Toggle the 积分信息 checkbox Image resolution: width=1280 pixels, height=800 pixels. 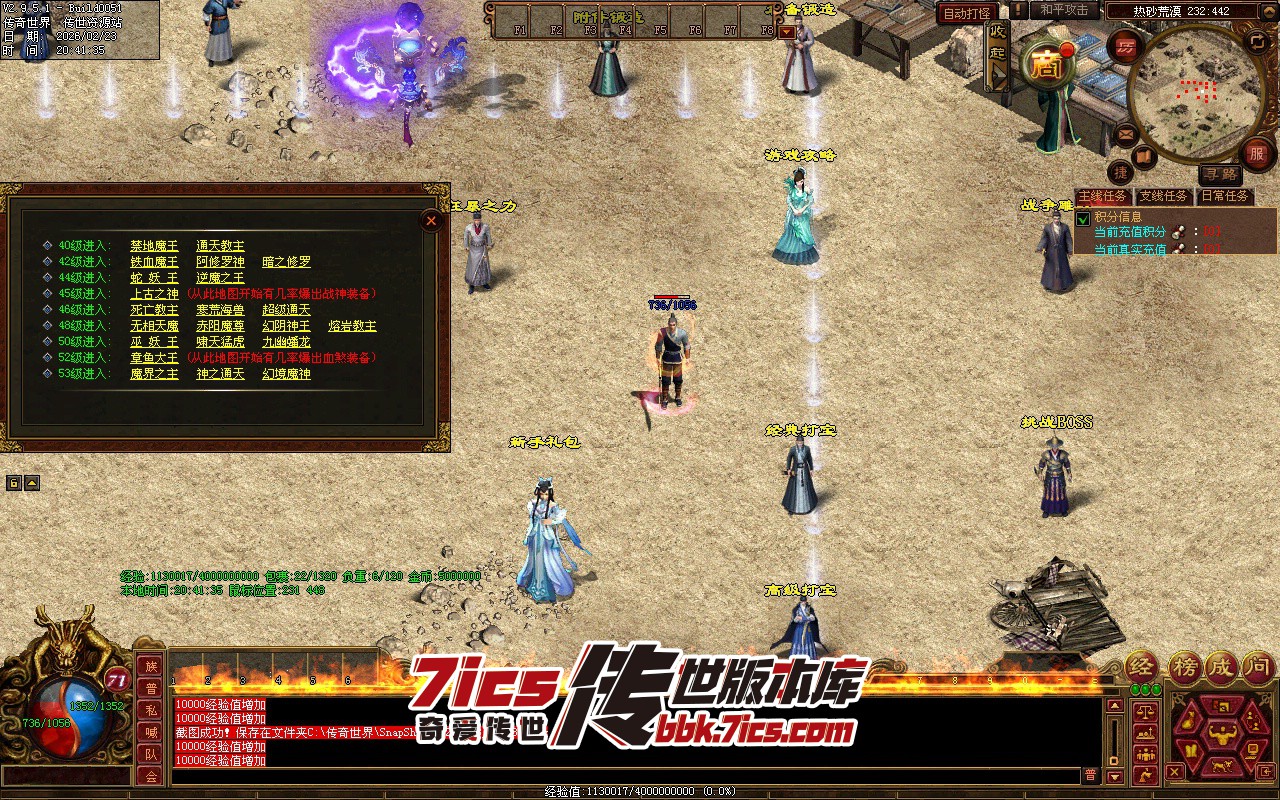1083,218
